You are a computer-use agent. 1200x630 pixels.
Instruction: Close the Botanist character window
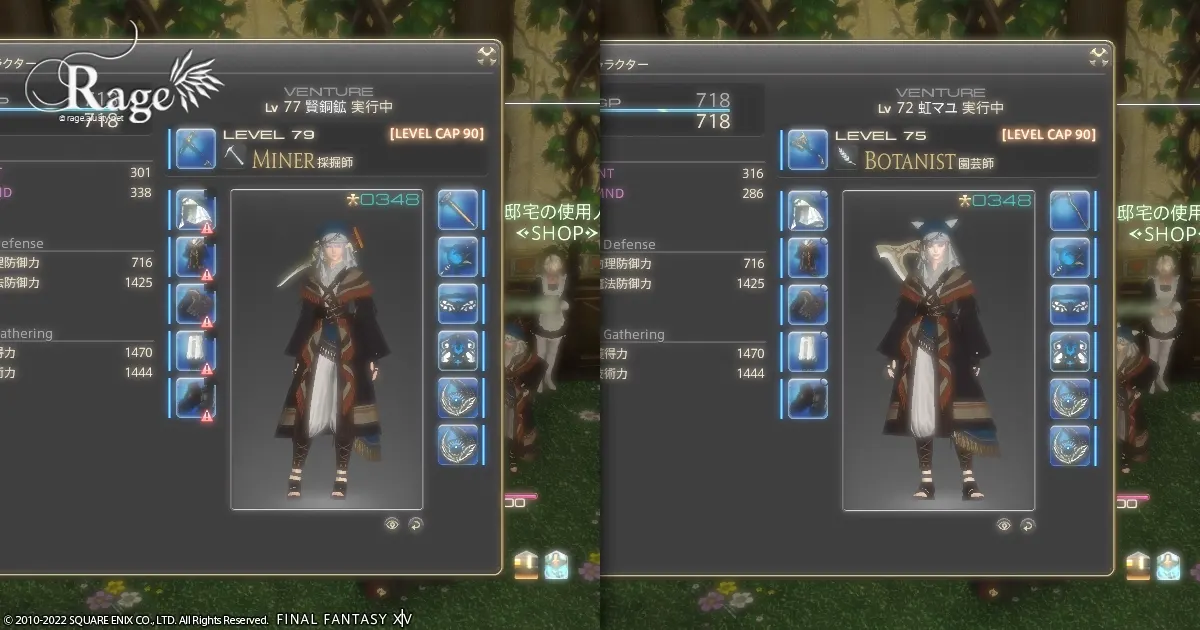(1100, 57)
